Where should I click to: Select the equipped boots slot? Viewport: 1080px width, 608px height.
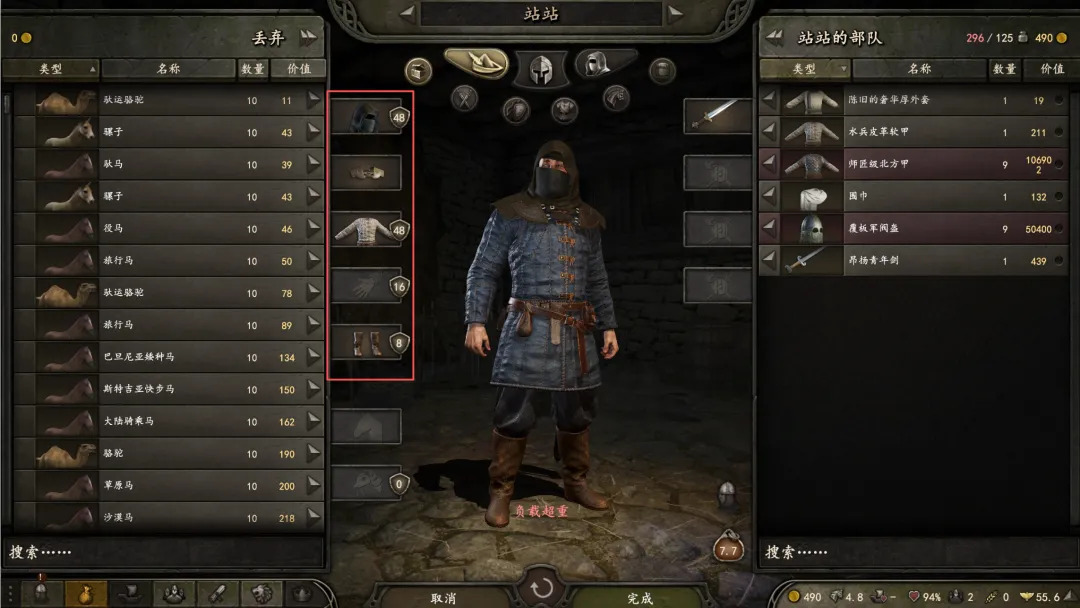pos(365,343)
